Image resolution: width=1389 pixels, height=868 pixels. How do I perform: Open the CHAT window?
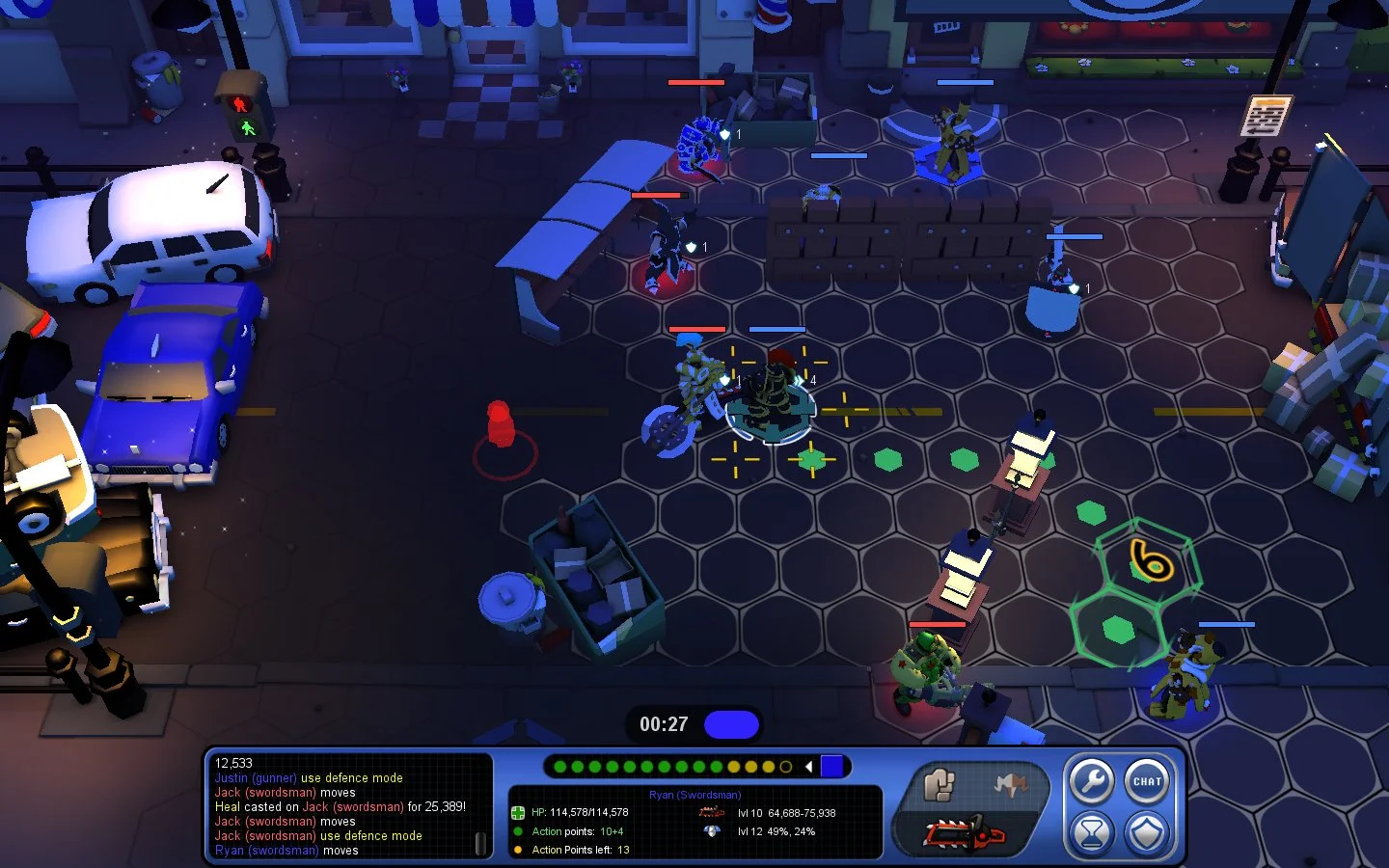point(1147,781)
